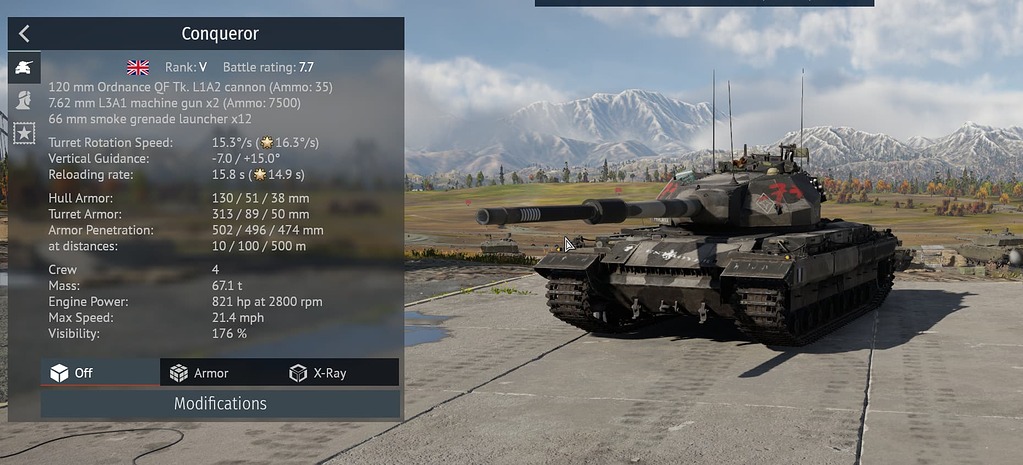Screen dimensions: 1023x465
Task: Switch to the star icon tab
Action: click(24, 131)
